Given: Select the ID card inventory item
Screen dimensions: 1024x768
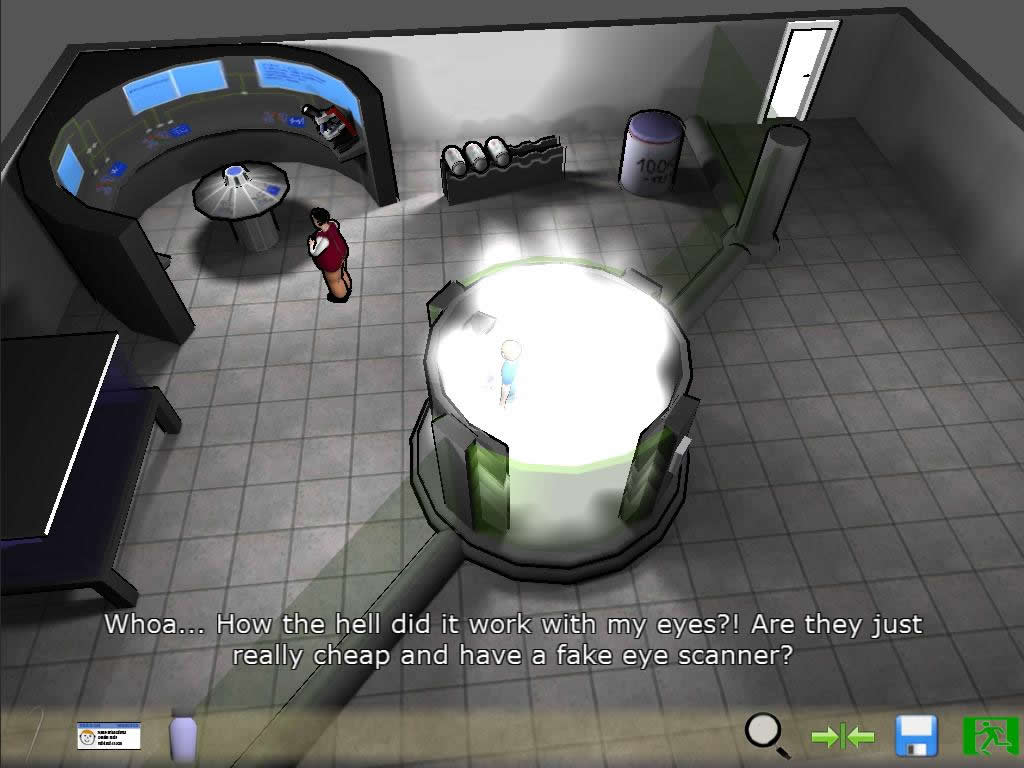Looking at the screenshot, I should [109, 736].
